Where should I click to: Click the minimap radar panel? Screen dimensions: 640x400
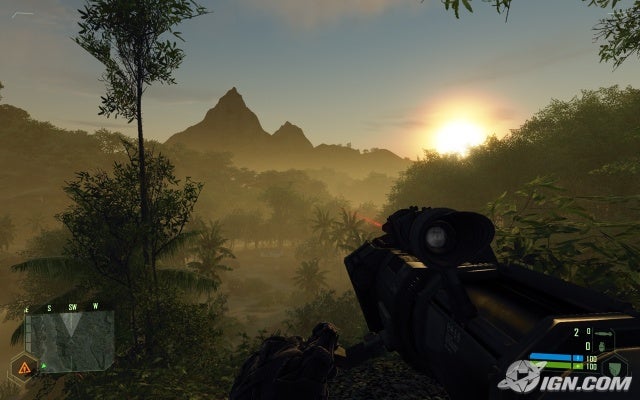69,340
